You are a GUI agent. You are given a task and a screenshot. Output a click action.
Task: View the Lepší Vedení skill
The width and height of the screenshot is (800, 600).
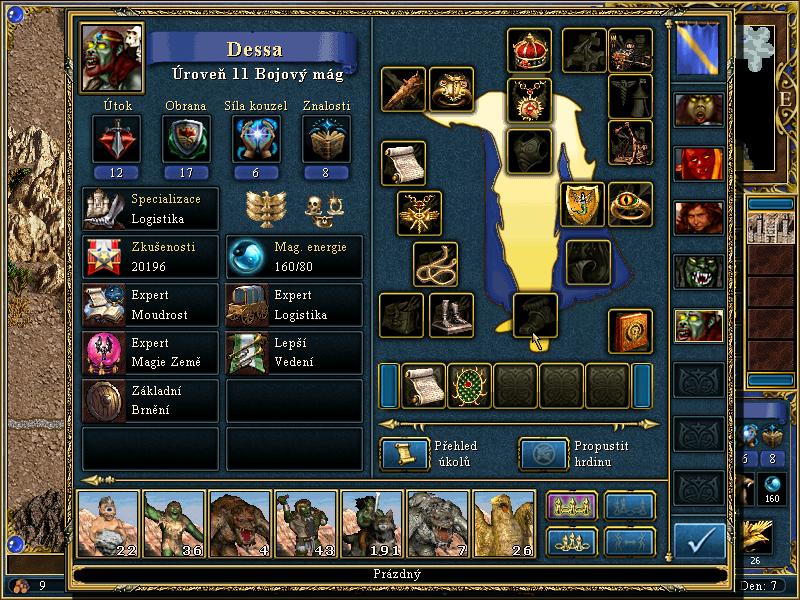(294, 354)
